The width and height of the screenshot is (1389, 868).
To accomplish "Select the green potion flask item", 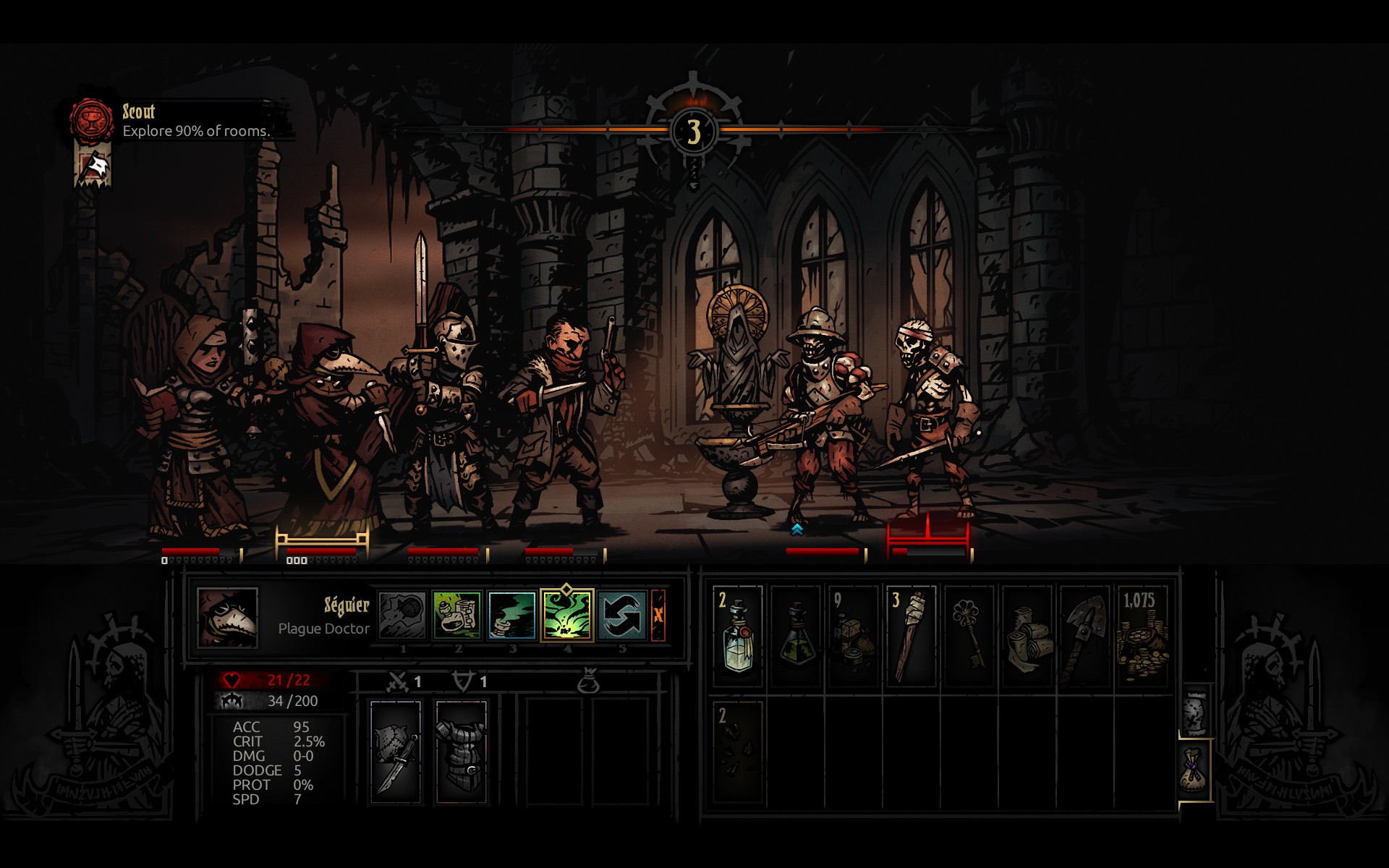I will (796, 636).
